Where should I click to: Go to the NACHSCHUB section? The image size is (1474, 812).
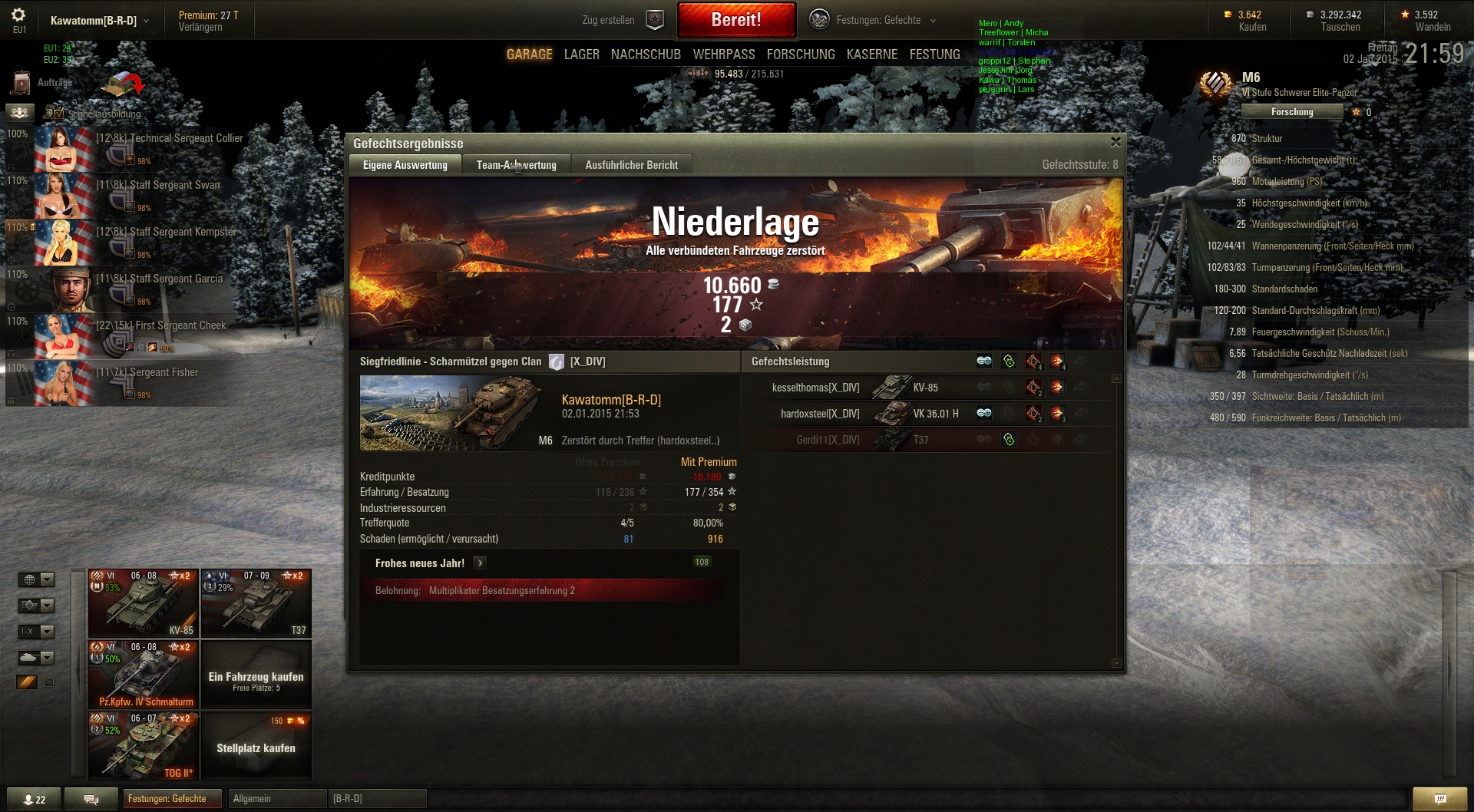646,54
